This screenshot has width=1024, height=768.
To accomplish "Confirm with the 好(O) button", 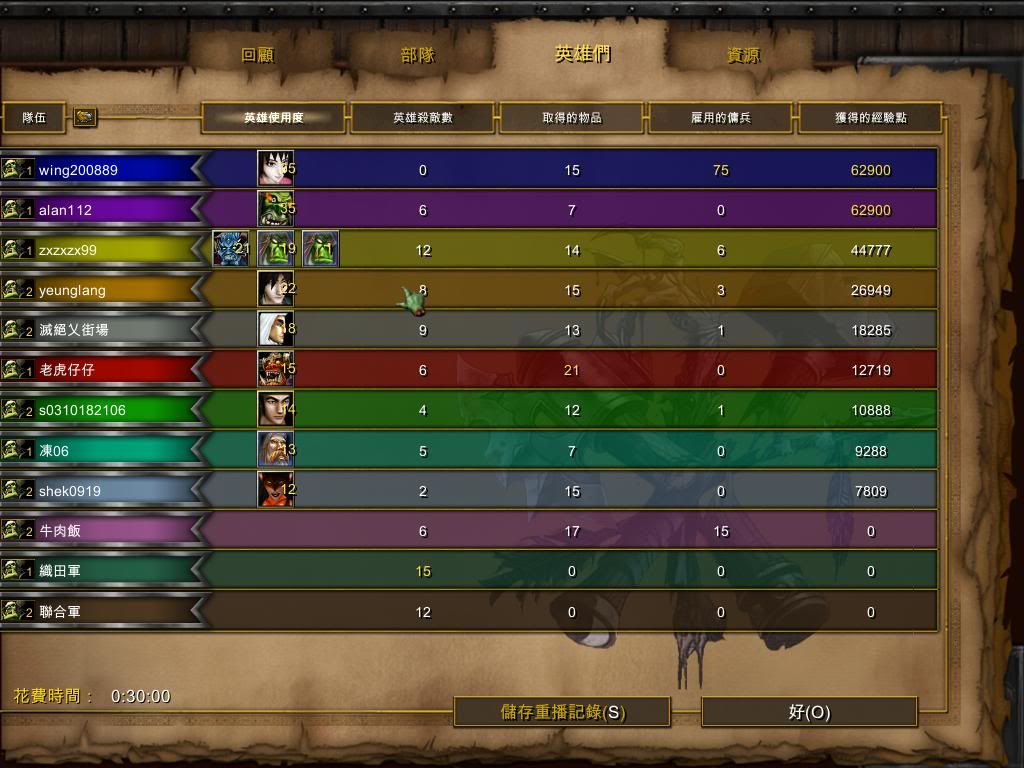I will [809, 712].
